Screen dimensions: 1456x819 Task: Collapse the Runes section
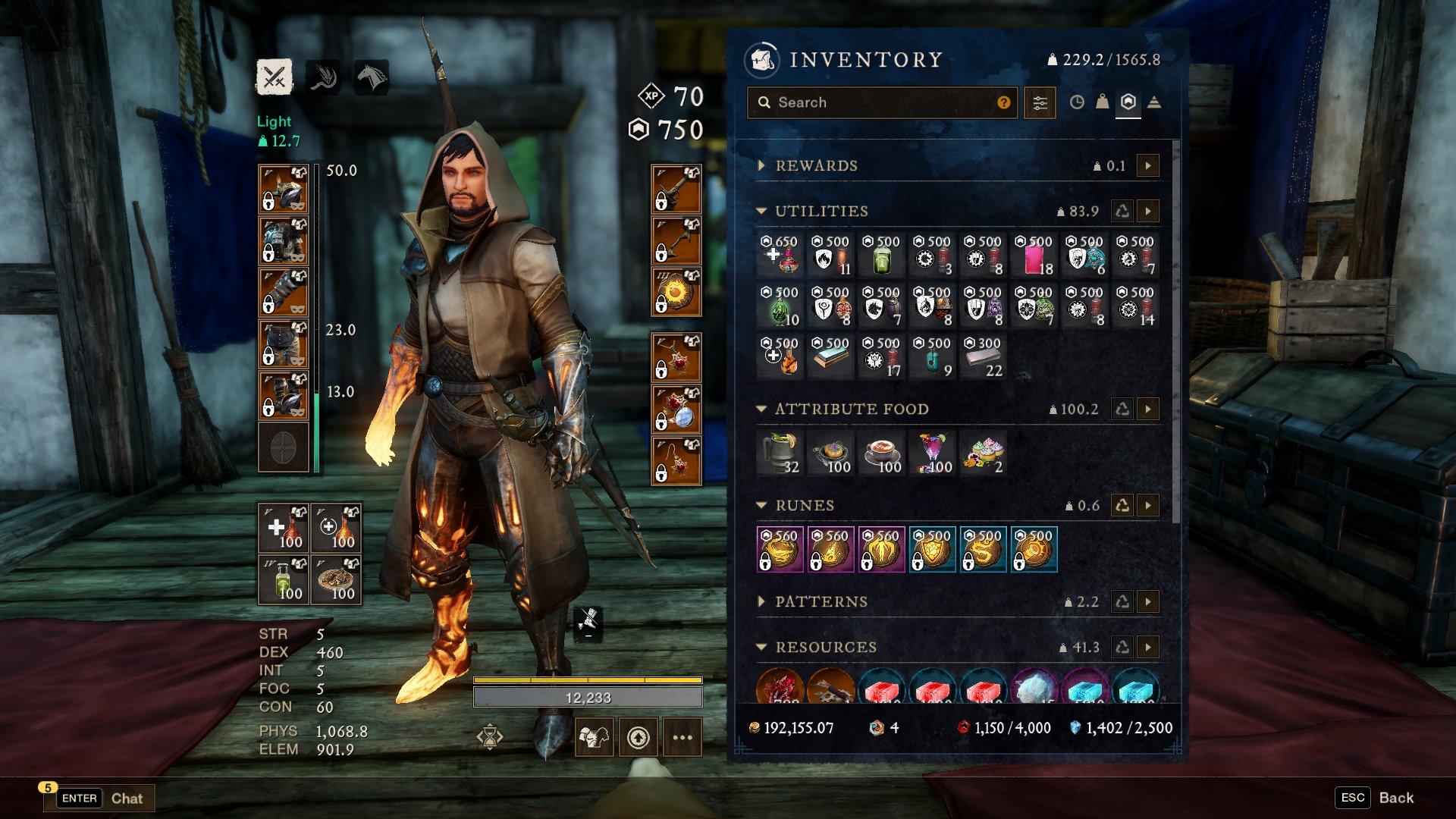761,505
